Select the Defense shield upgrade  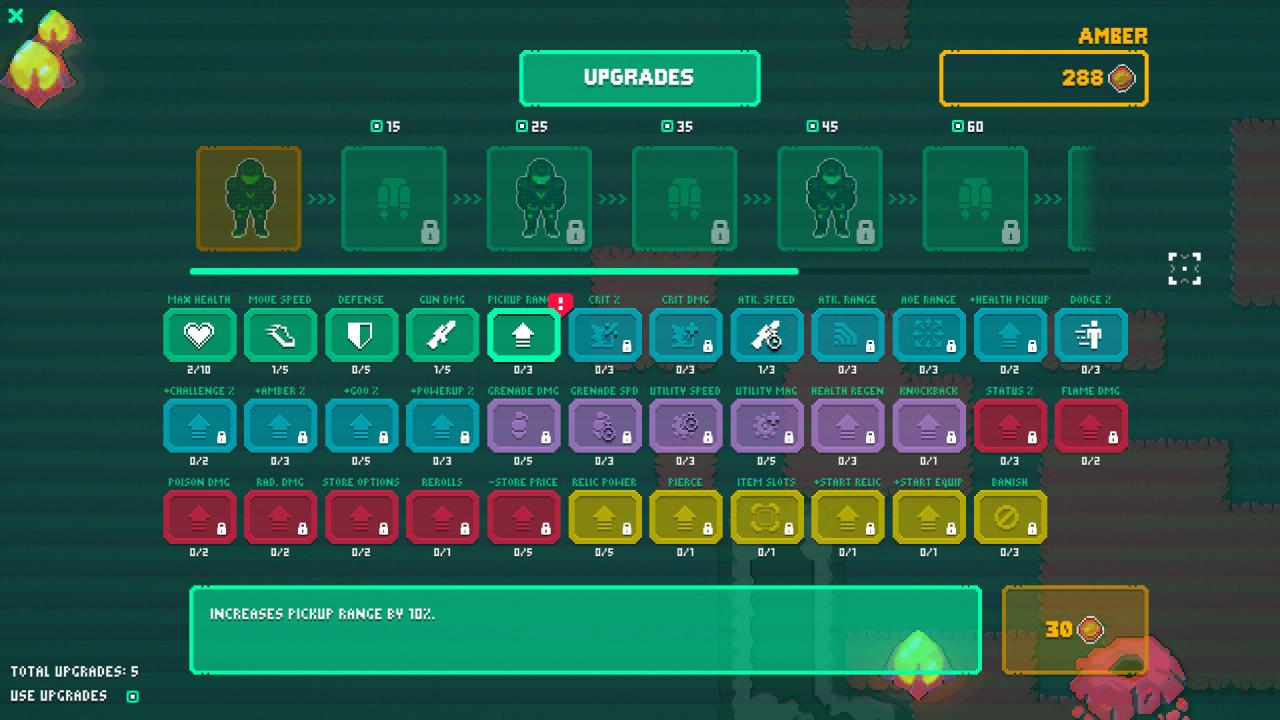coord(361,335)
